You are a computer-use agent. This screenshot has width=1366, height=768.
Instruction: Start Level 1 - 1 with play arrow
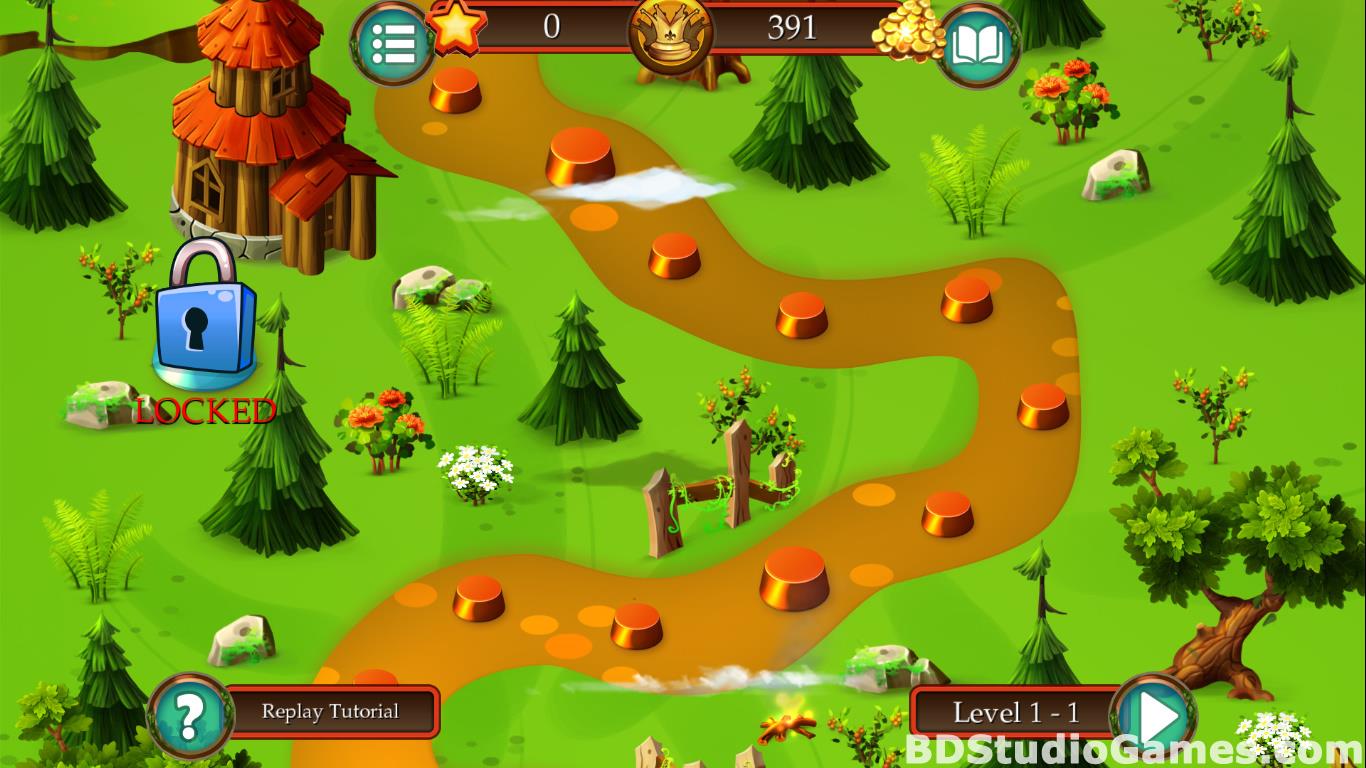(1157, 715)
